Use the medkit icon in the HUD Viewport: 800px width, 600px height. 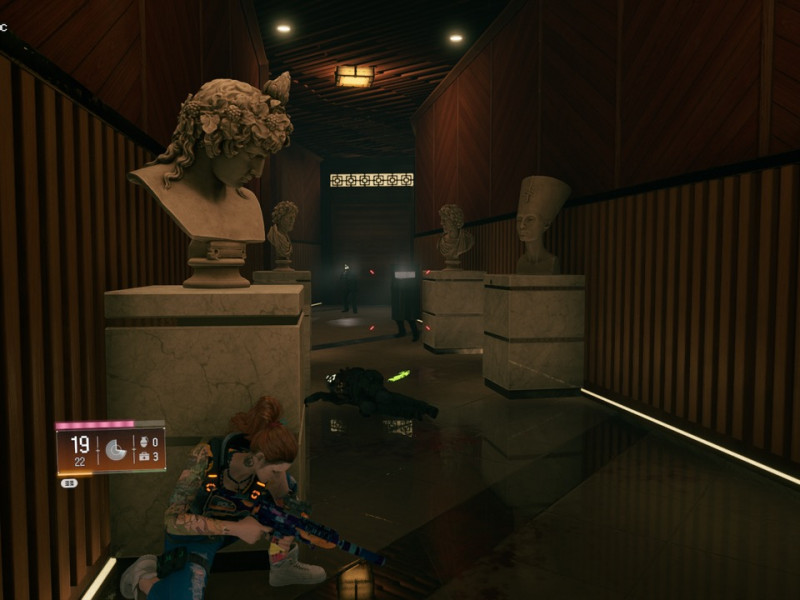(x=145, y=456)
